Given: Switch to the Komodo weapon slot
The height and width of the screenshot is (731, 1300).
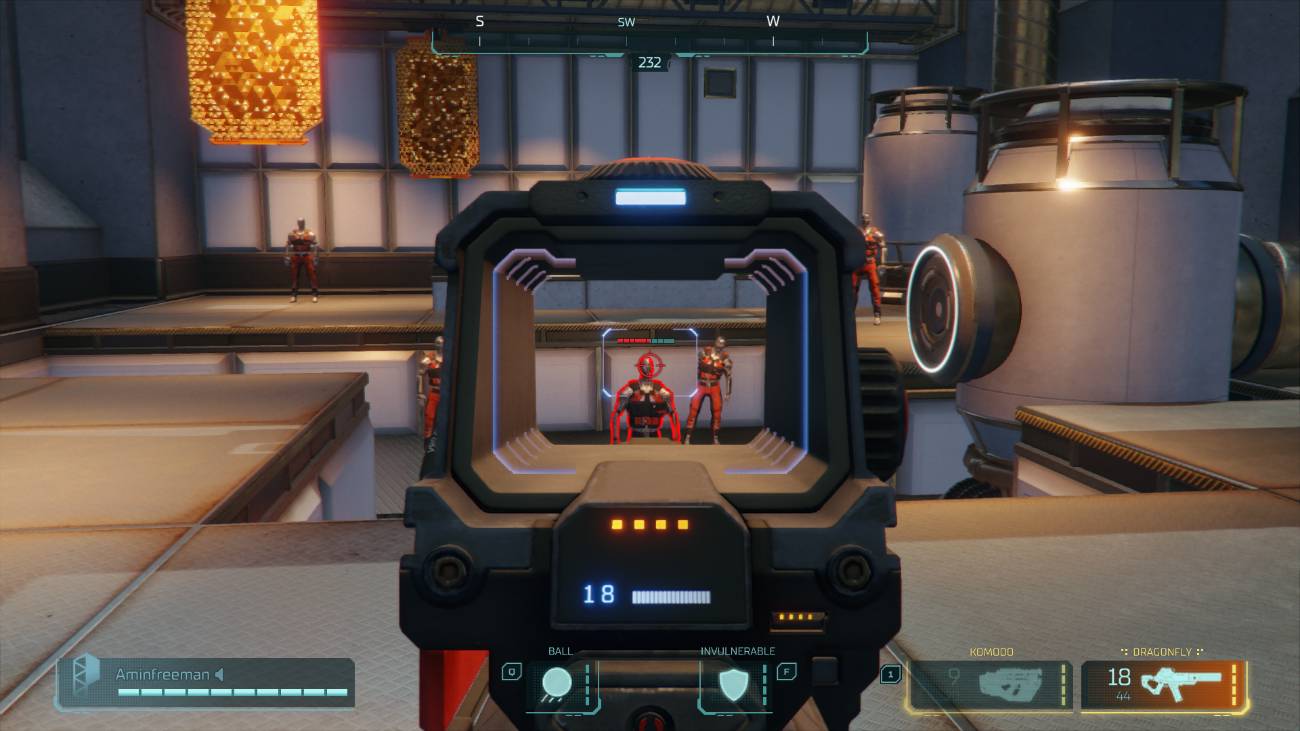Looking at the screenshot, I should tap(989, 685).
